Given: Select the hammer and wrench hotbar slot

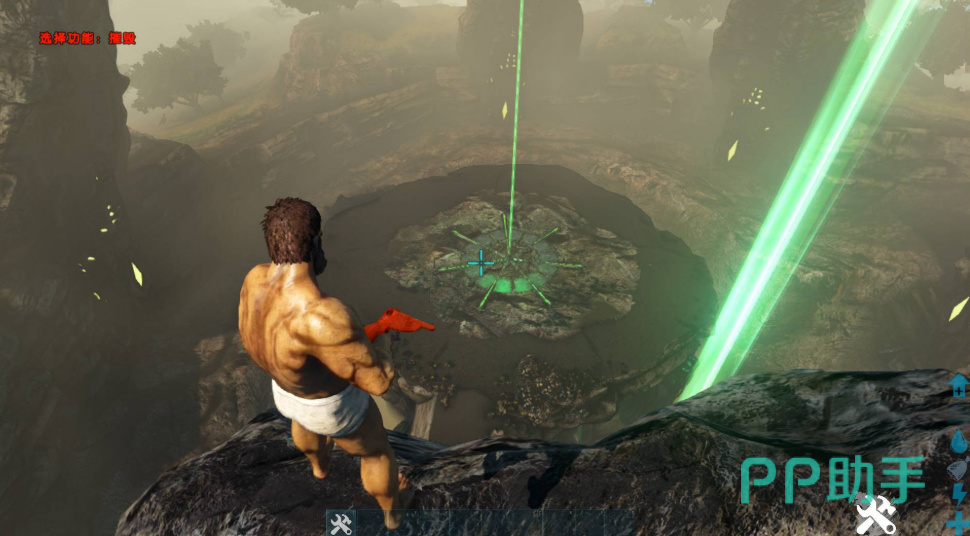Looking at the screenshot, I should 341,523.
